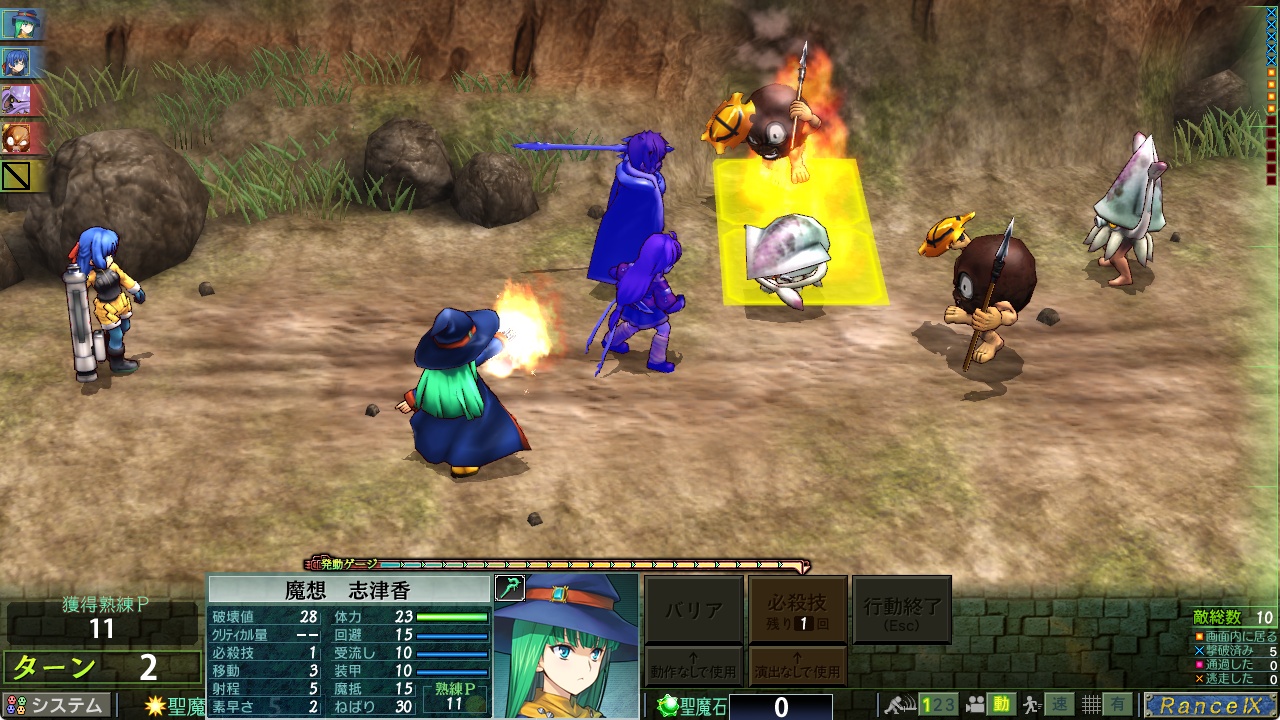The width and height of the screenshot is (1280, 720).
Task: Open the システム system menu
Action: pyautogui.click(x=56, y=705)
